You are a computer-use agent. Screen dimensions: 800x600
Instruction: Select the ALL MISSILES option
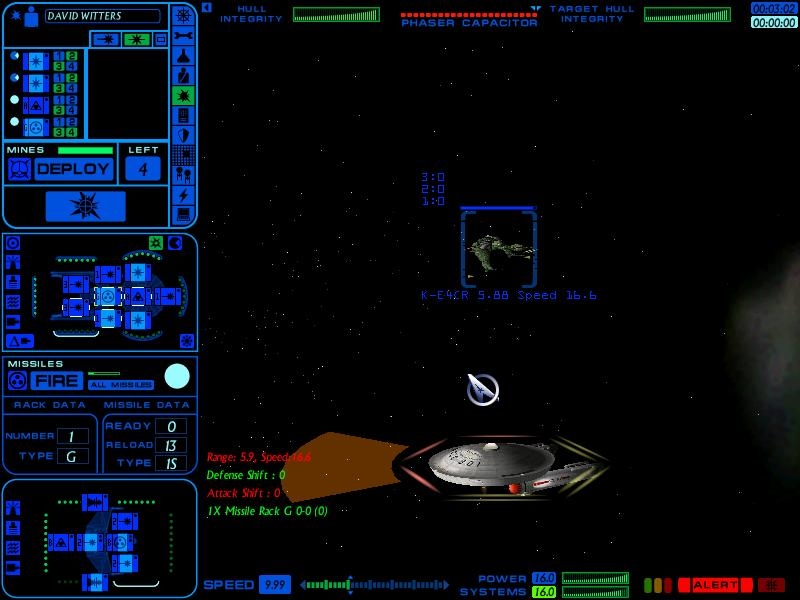pos(120,385)
